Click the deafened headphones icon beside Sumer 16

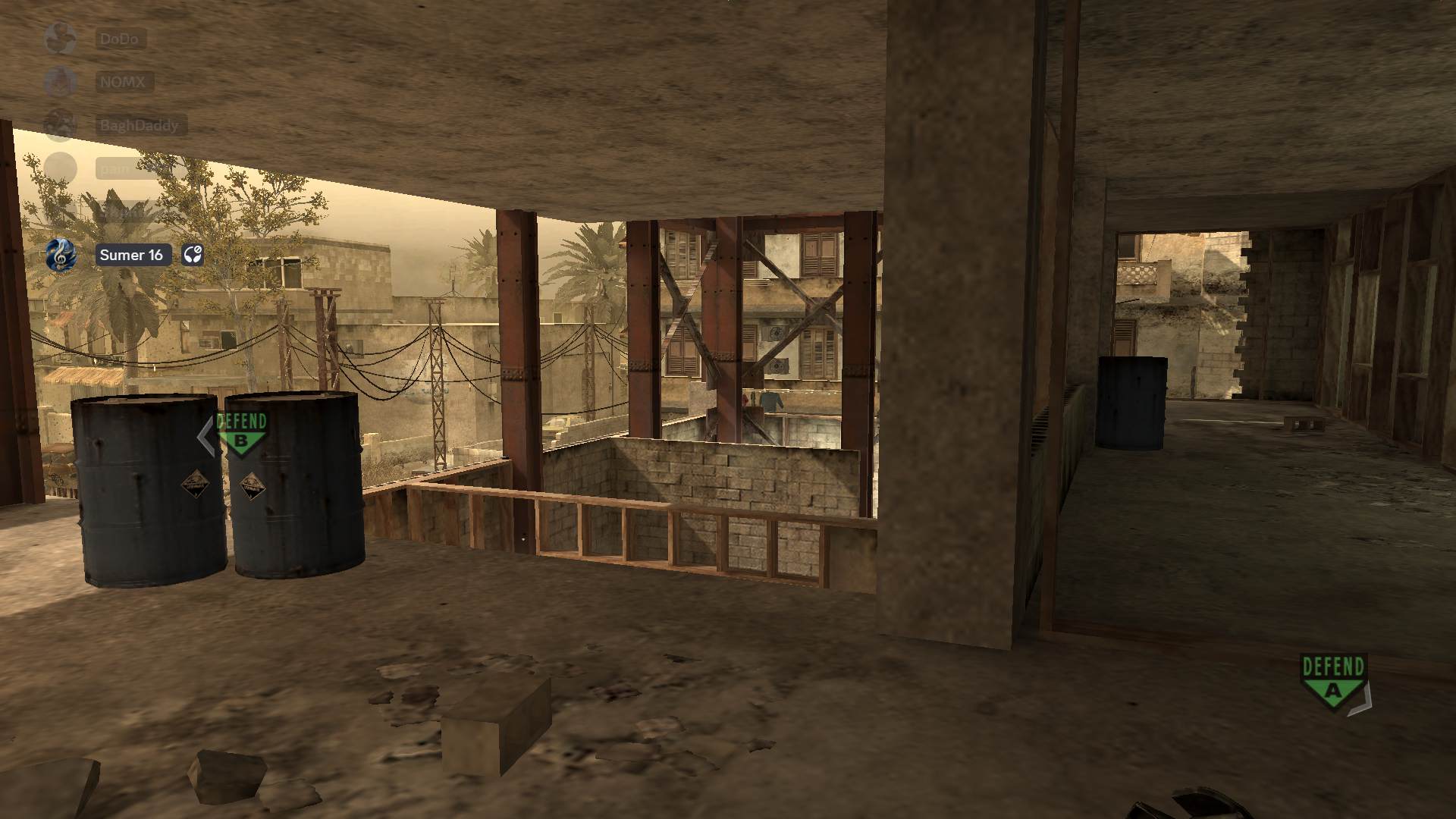click(x=194, y=255)
